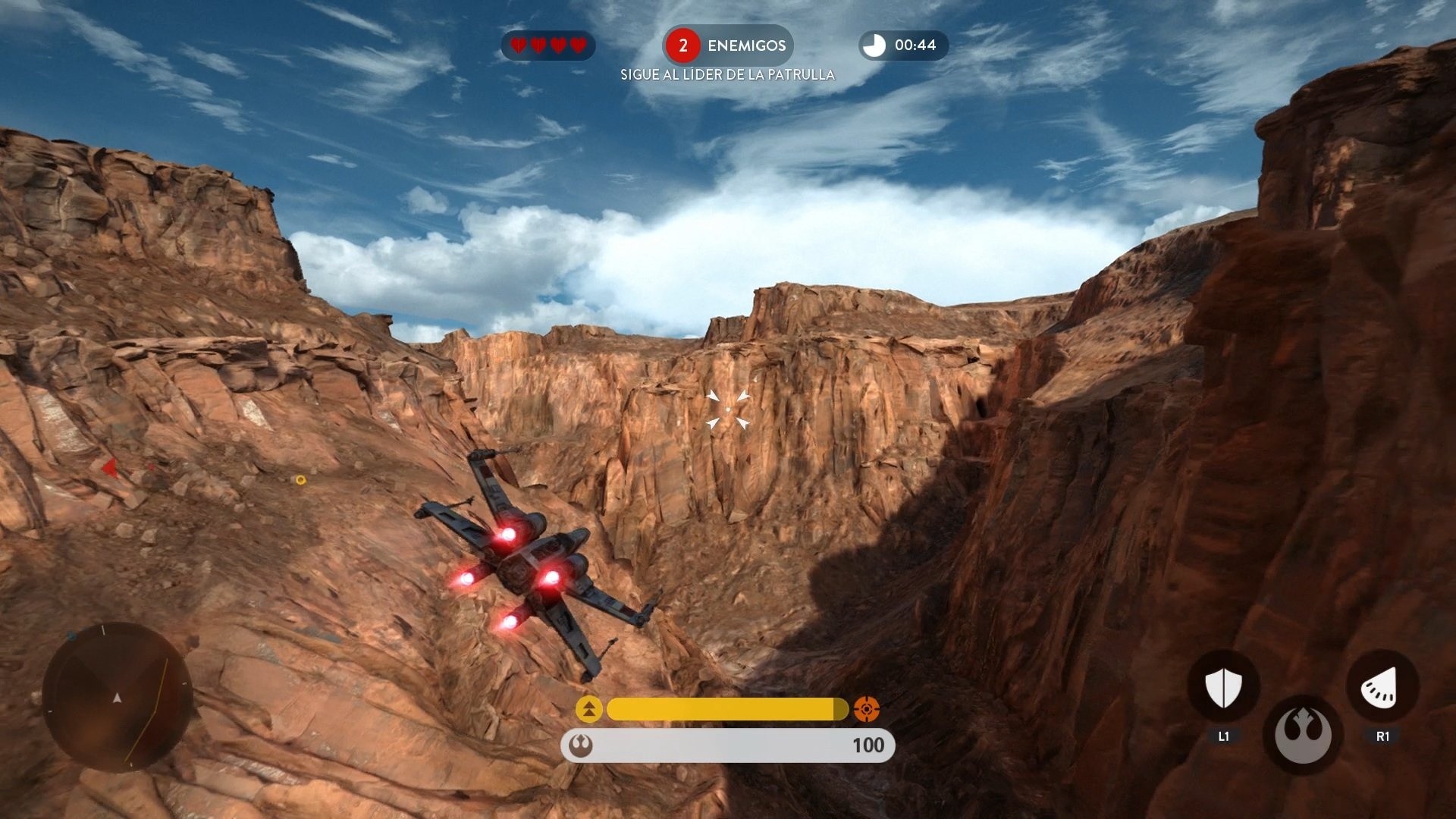This screenshot has width=1456, height=819.
Task: Expand the minimap in the lower-left corner
Action: tap(118, 698)
